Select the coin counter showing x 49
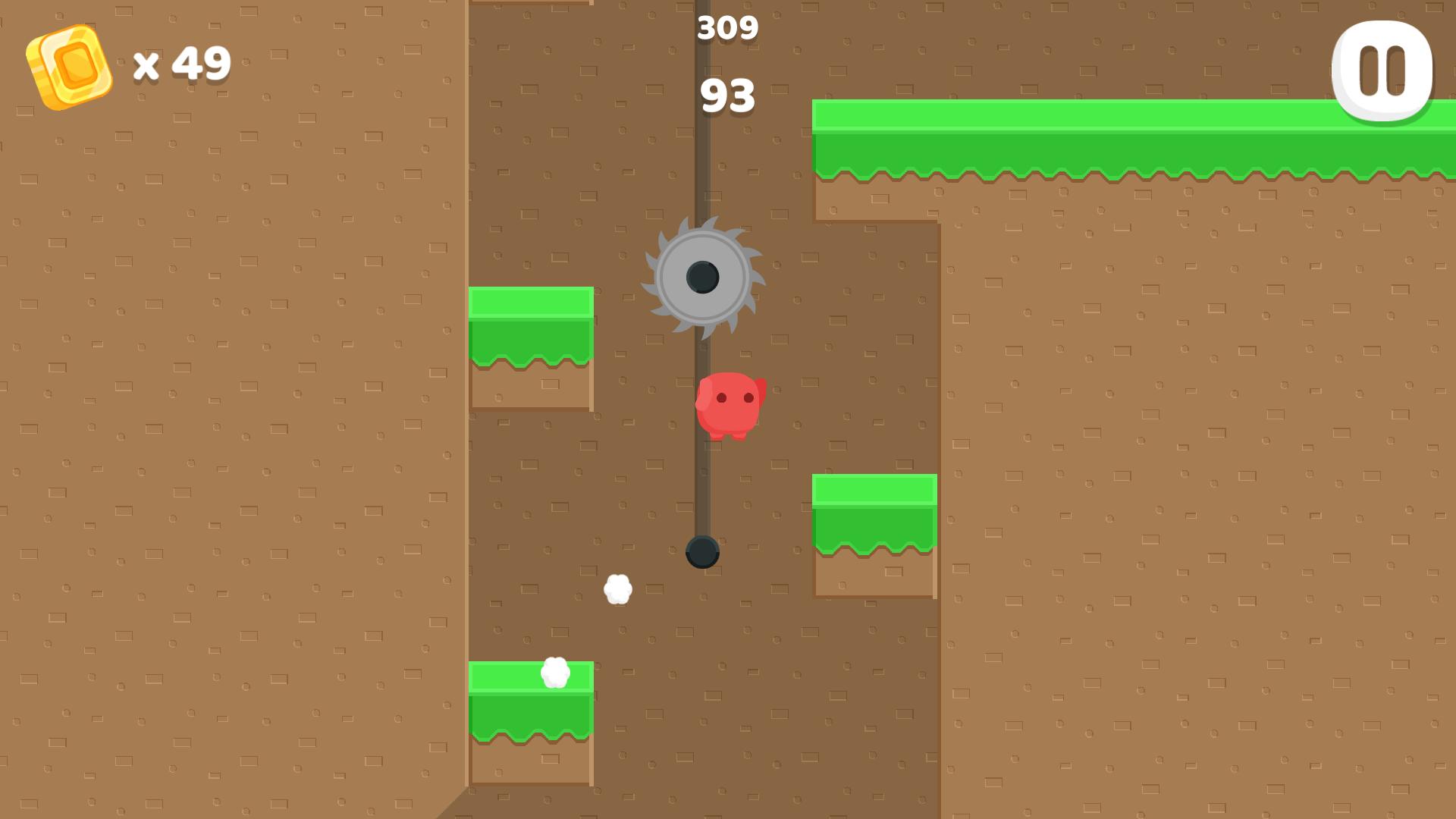This screenshot has height=819, width=1456. [180, 64]
